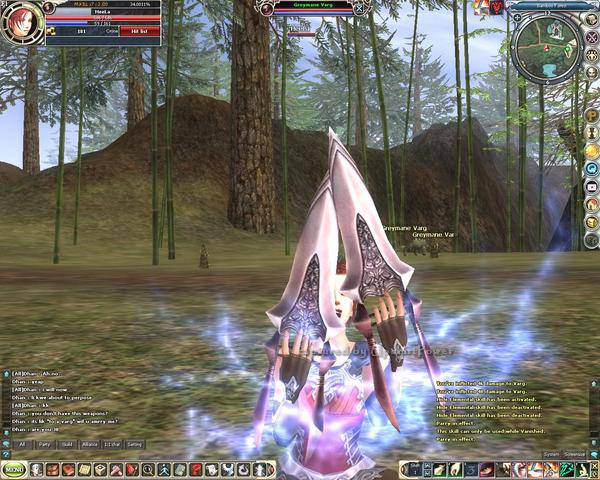Open the green MENU button

(14, 470)
